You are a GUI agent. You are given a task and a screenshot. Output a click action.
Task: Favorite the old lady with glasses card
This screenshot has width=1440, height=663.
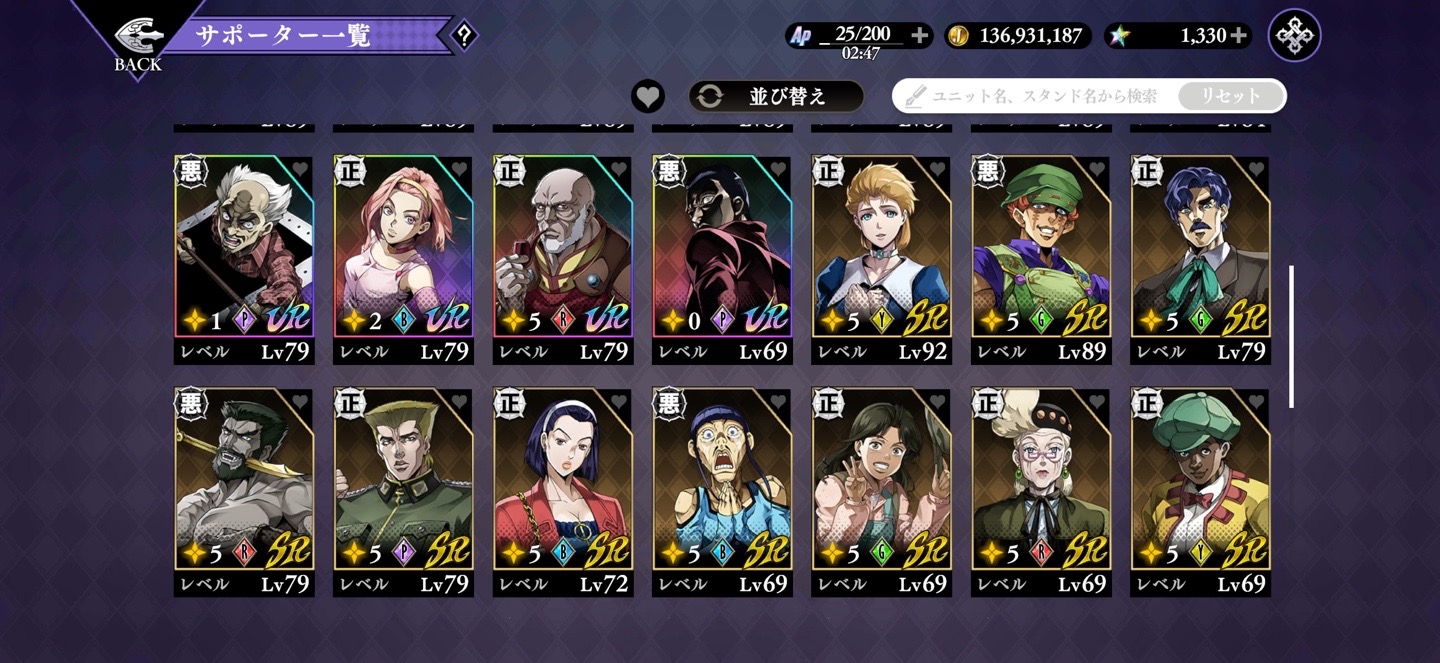click(x=1096, y=402)
